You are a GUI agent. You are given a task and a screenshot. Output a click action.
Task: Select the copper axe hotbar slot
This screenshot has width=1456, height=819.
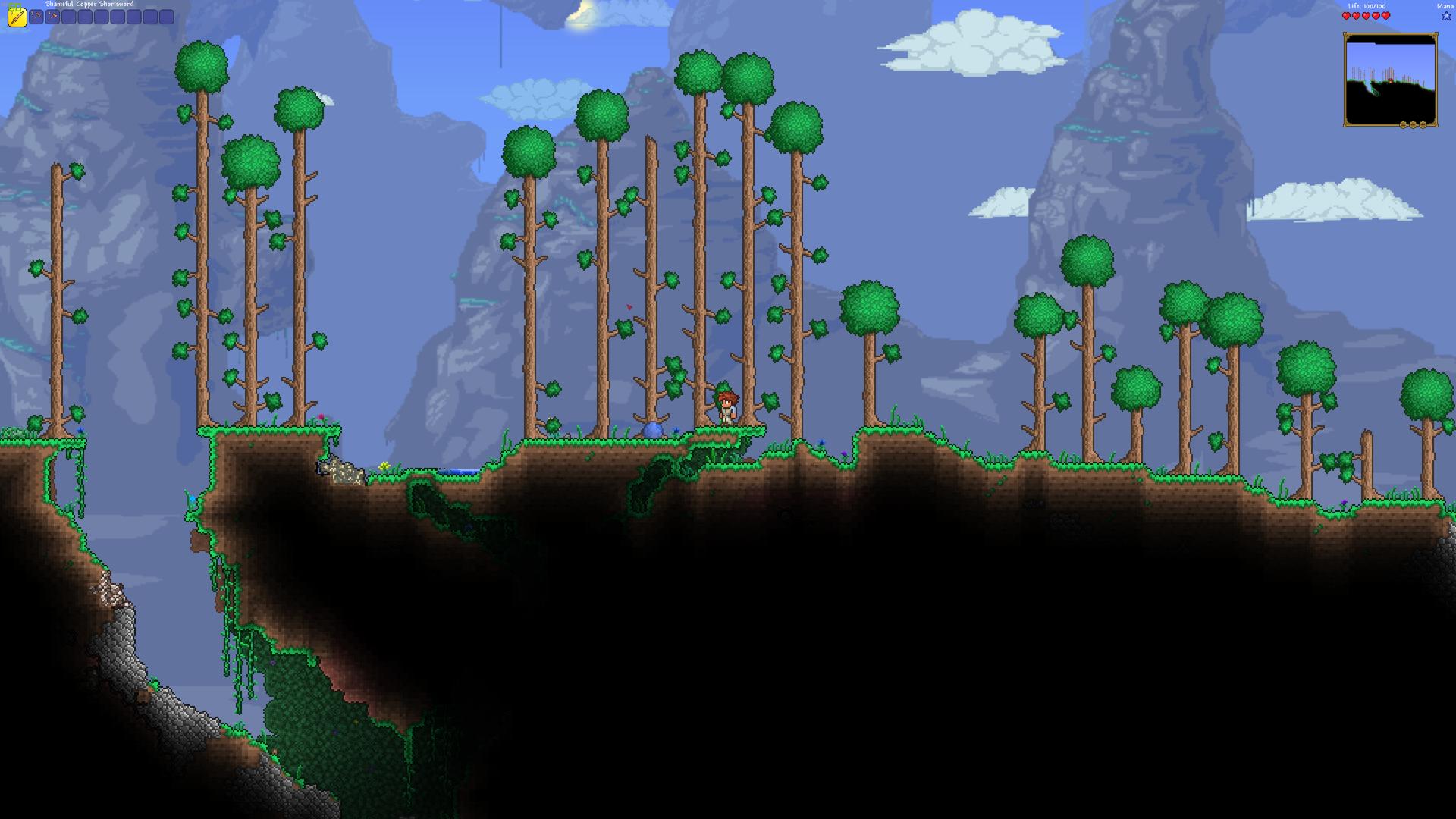pos(52,17)
